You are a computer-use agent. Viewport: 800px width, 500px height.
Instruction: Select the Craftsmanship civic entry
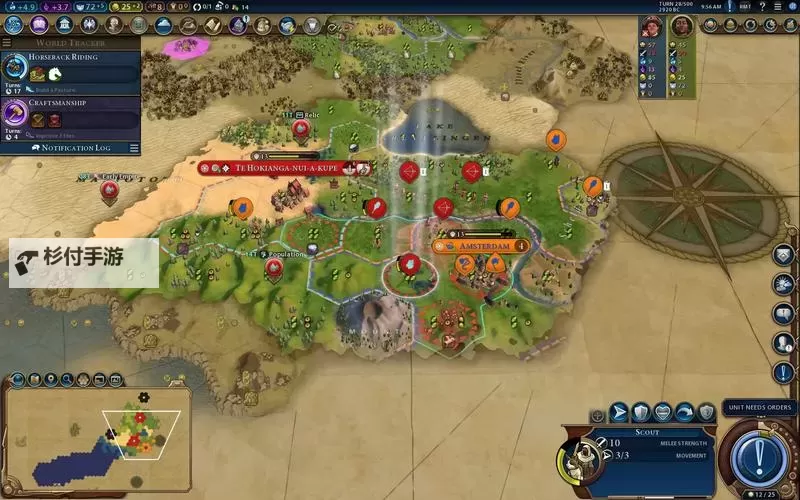click(70, 113)
